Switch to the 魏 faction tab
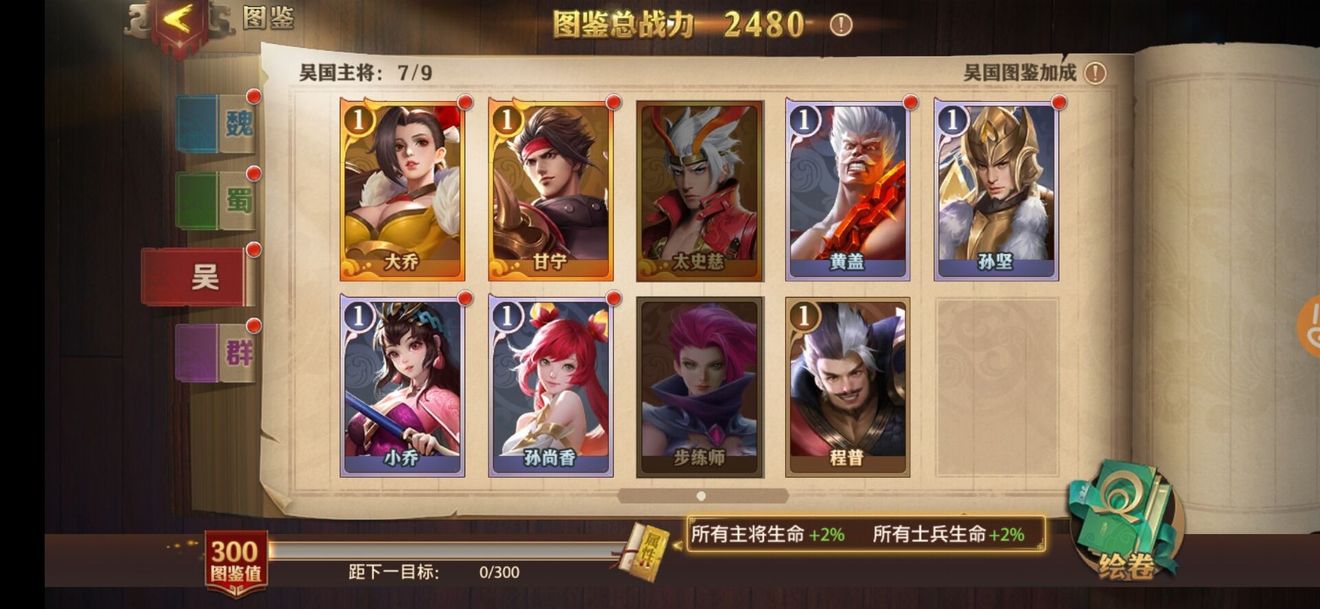The width and height of the screenshot is (1320, 609). 216,124
